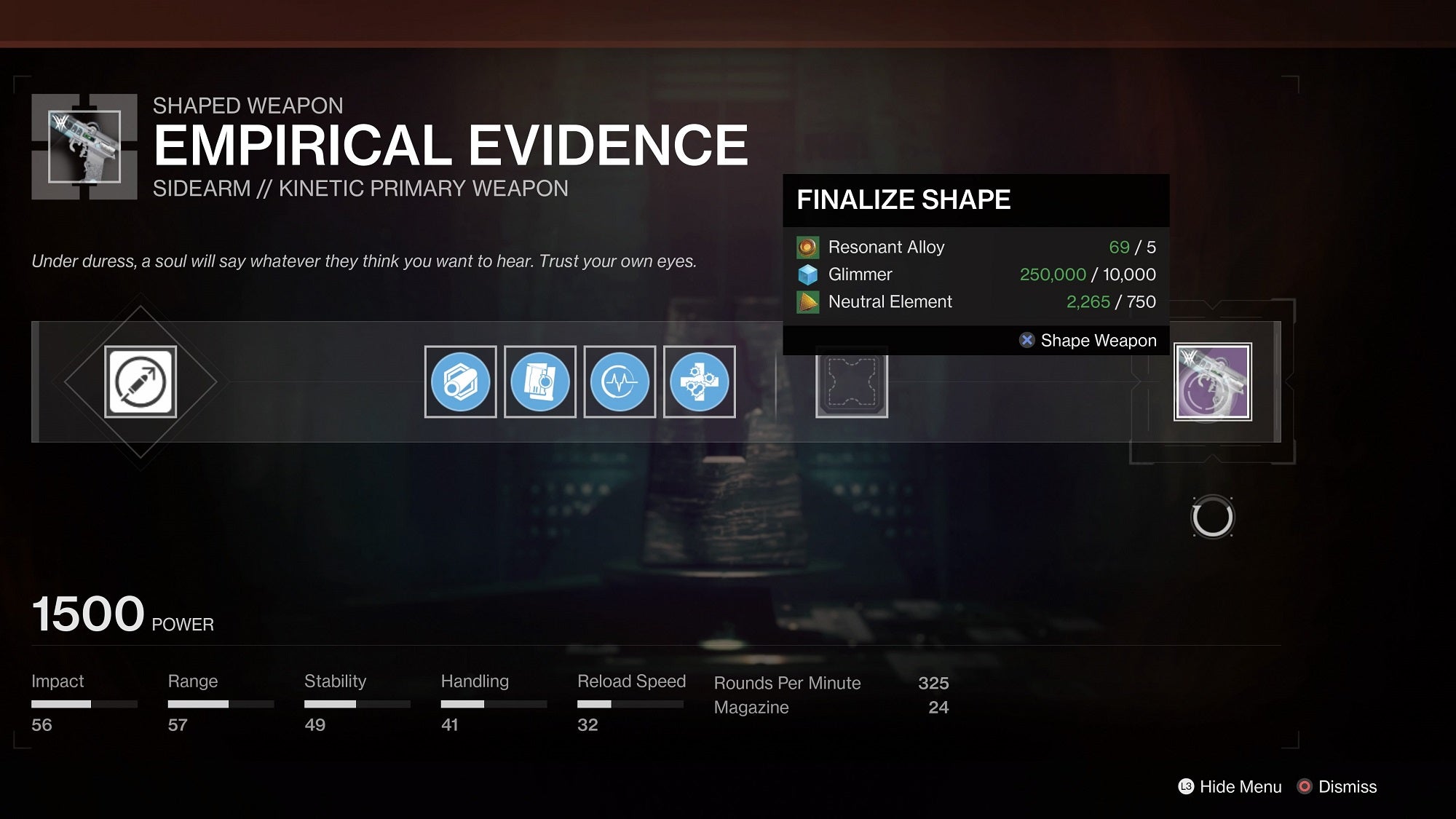Click the Empirical Evidence weapon thumbnail

coord(84,145)
